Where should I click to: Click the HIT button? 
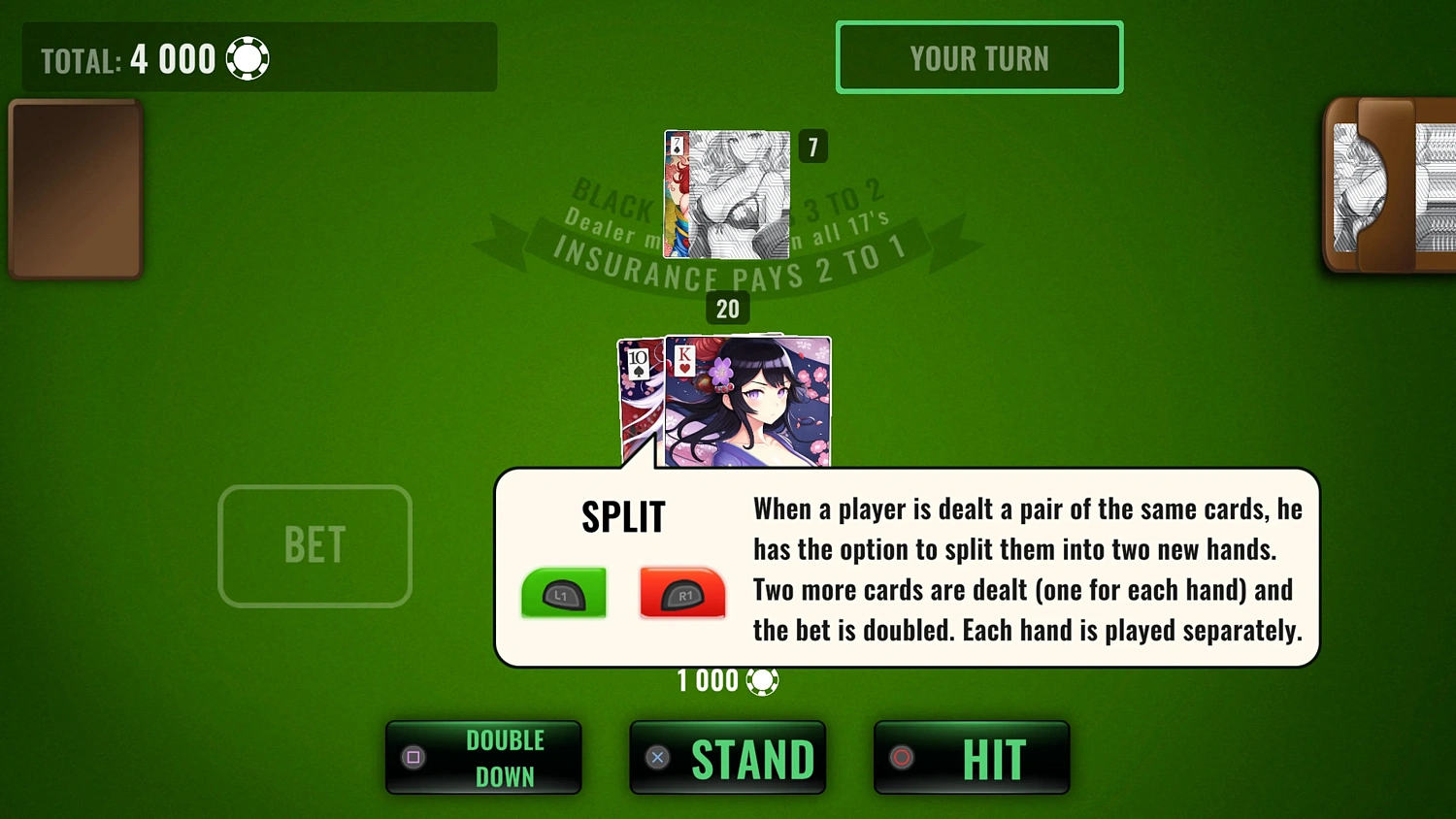pos(971,757)
